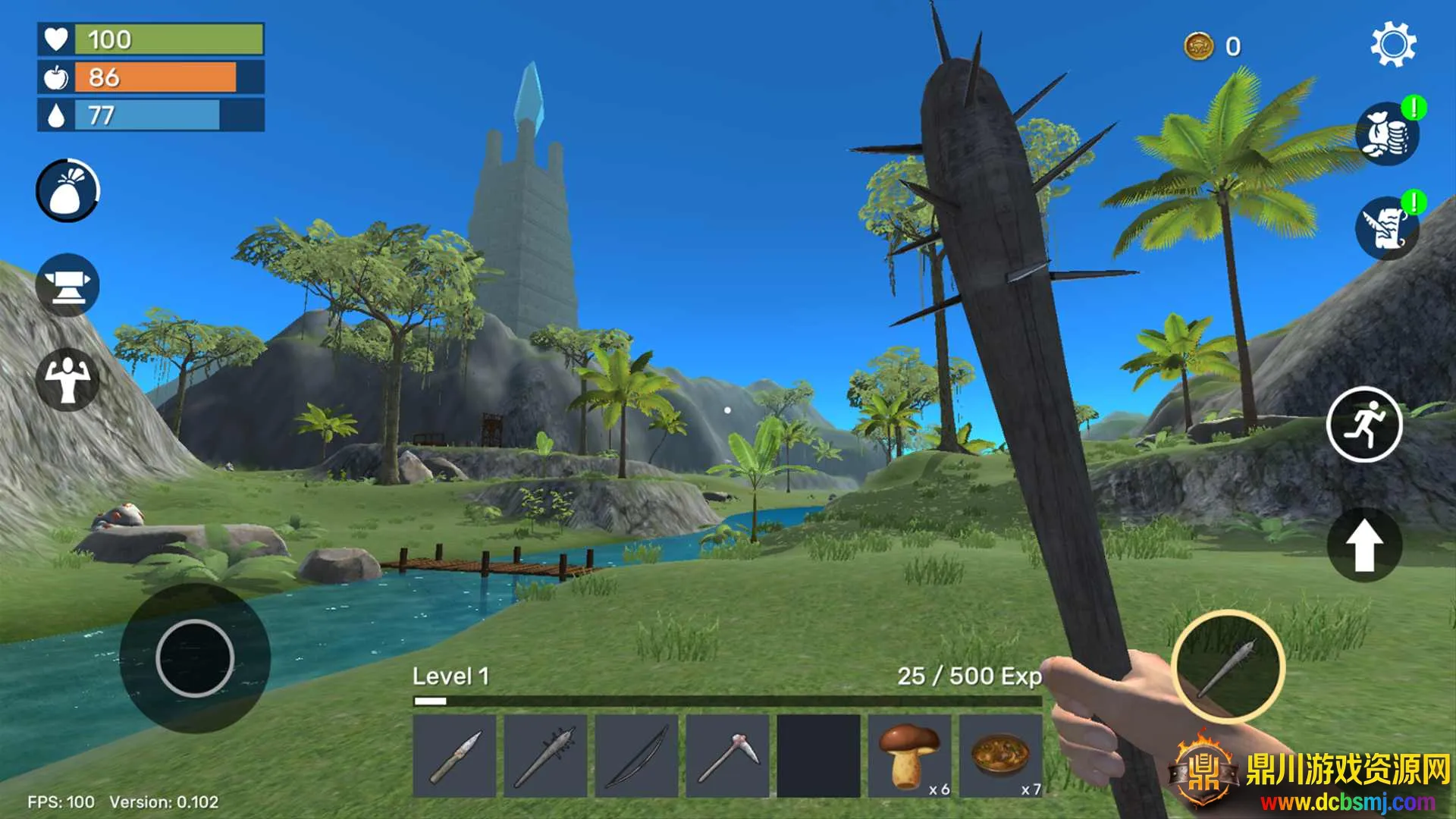The width and height of the screenshot is (1456, 819).
Task: Toggle the sprint running button
Action: click(x=1363, y=424)
